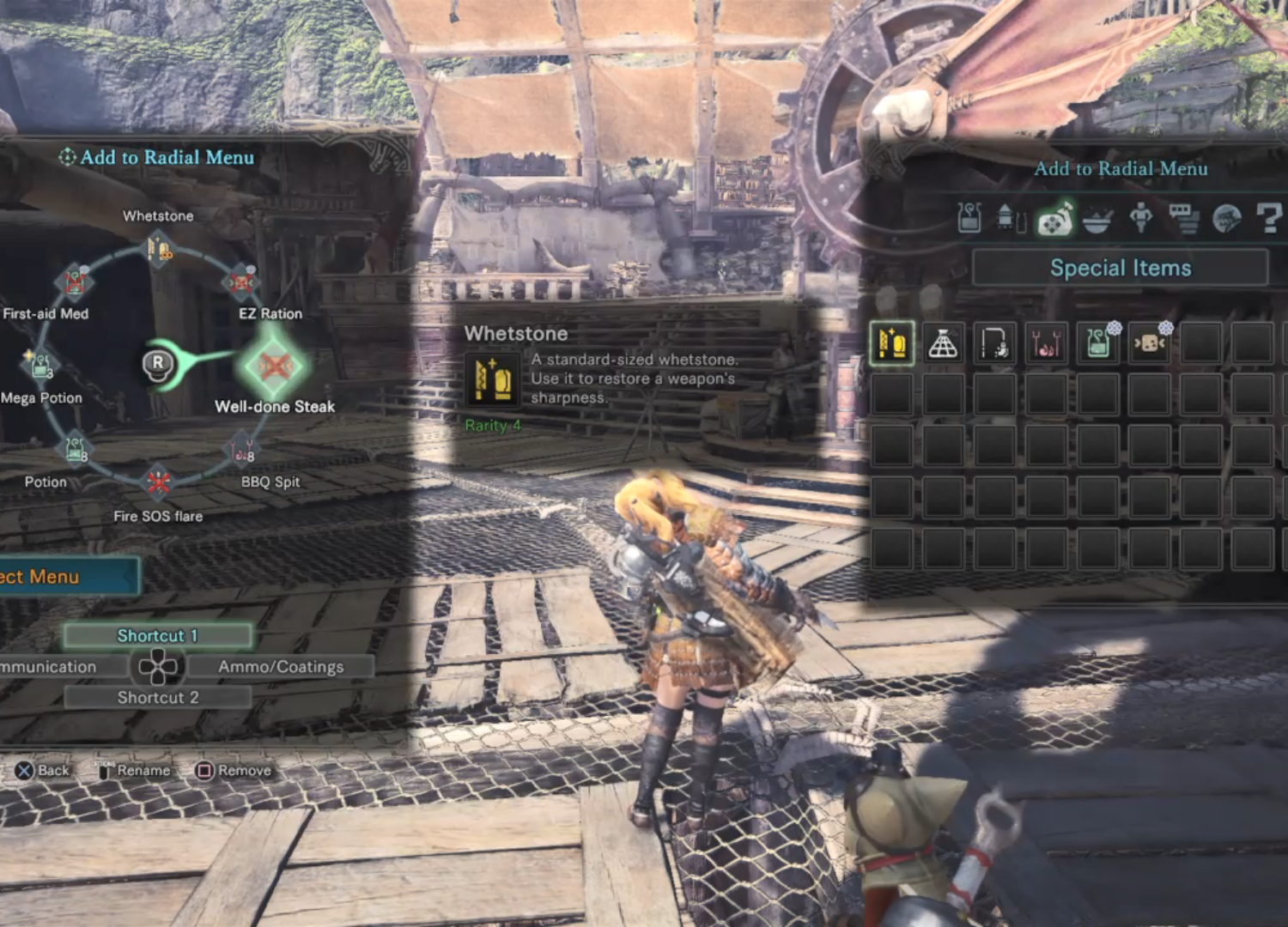1288x927 pixels.
Task: Select the Mega Potion radial slot
Action: point(40,366)
